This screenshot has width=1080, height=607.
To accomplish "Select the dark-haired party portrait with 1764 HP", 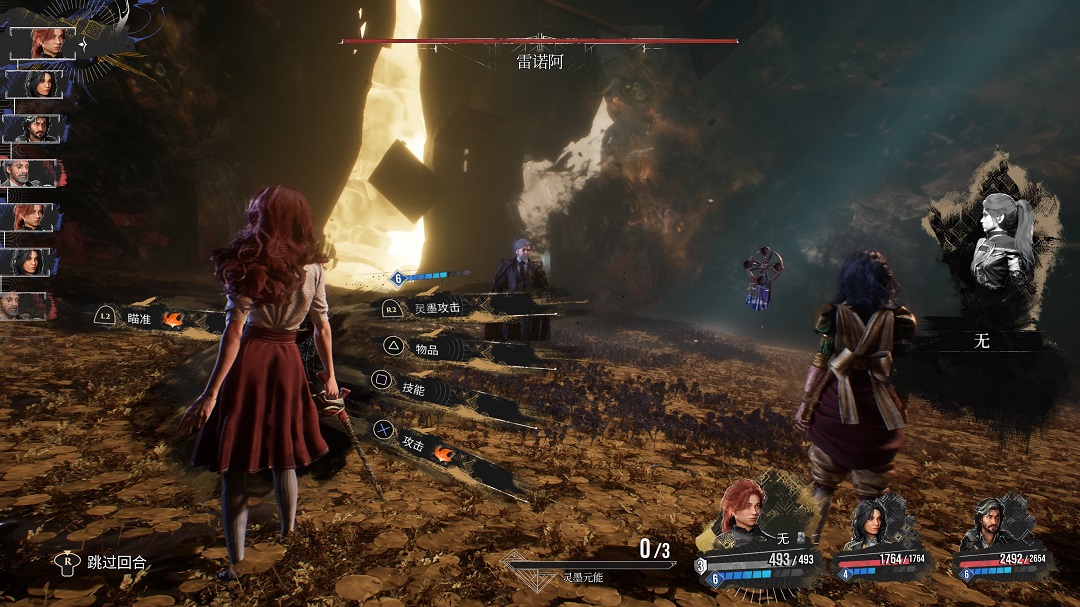I will click(872, 523).
